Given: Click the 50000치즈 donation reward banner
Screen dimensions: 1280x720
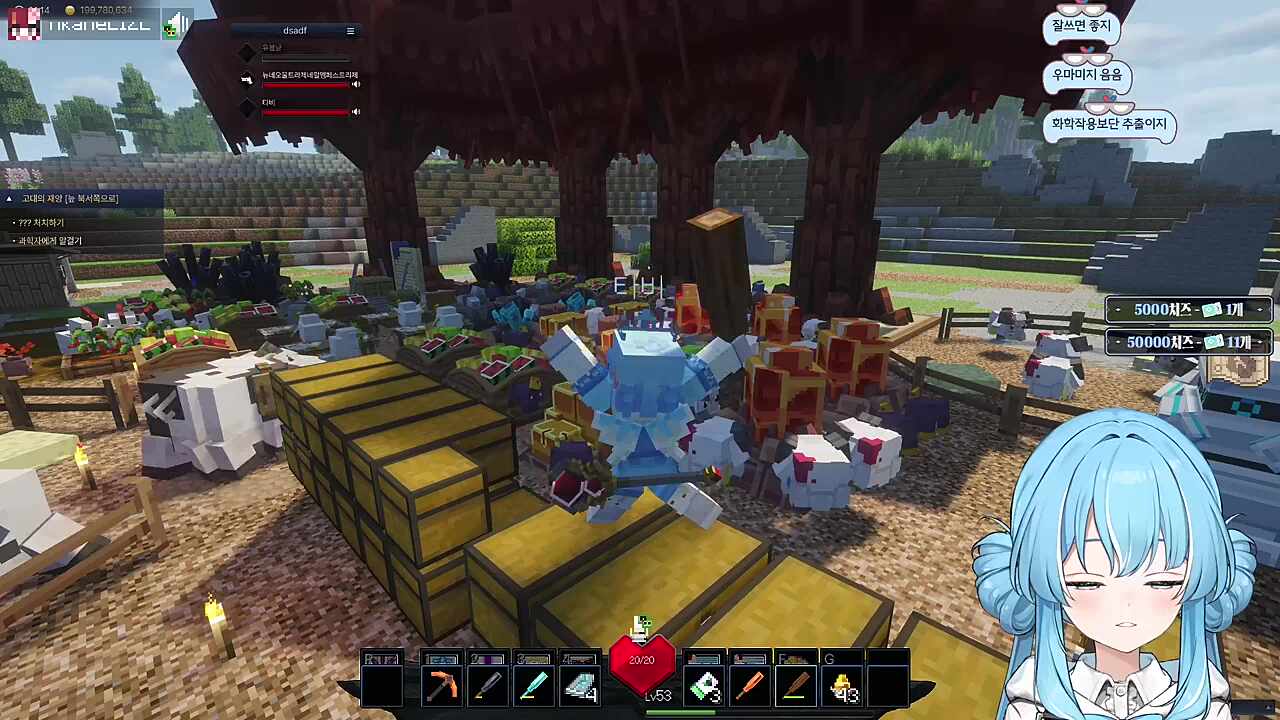Looking at the screenshot, I should (x=1188, y=342).
